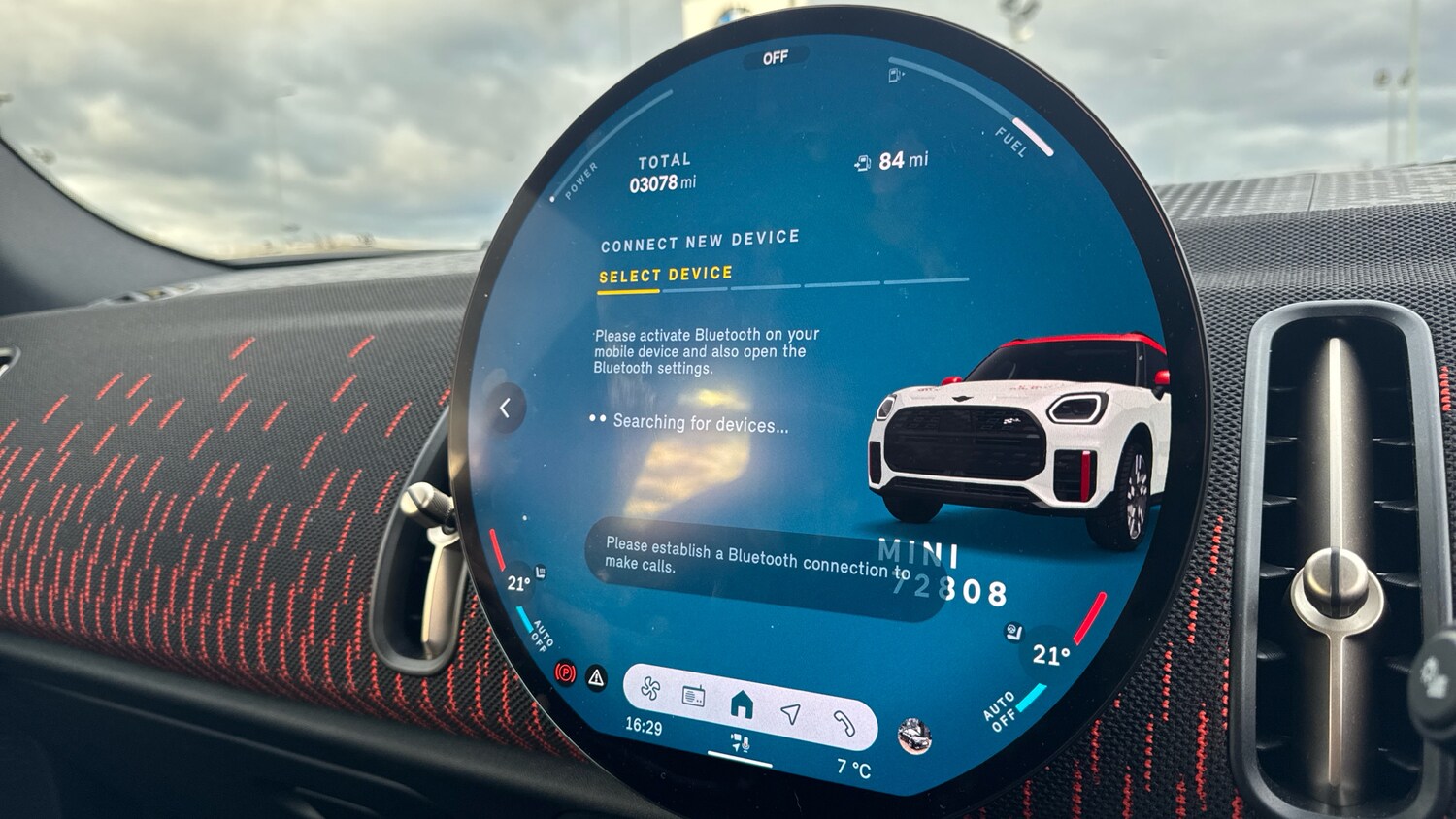This screenshot has height=819, width=1456.
Task: Open the warning triangle notification icon
Action: 596,677
